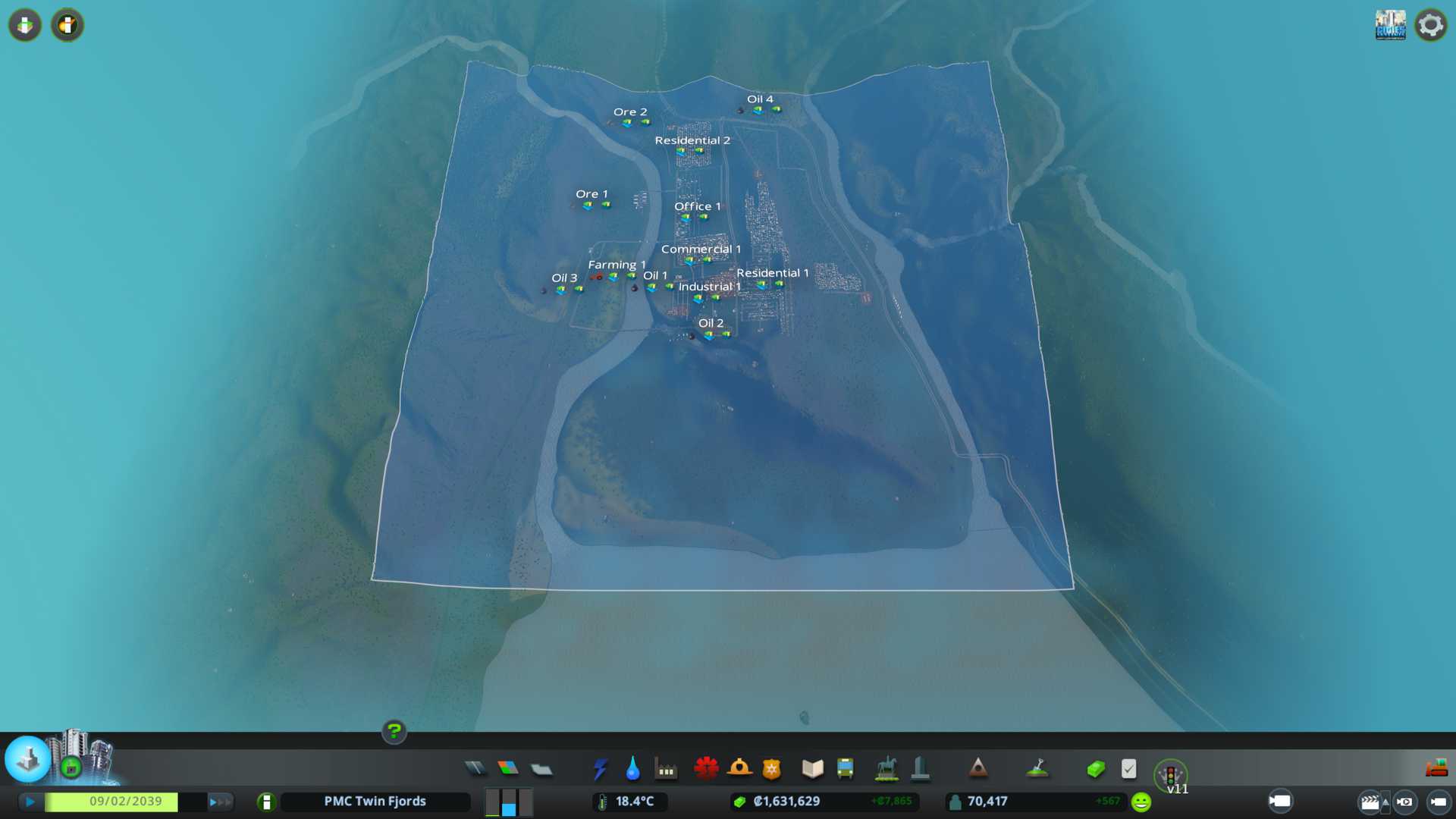Viewport: 1456px width, 819px height.
Task: Open the Roads build menu
Action: (x=475, y=769)
